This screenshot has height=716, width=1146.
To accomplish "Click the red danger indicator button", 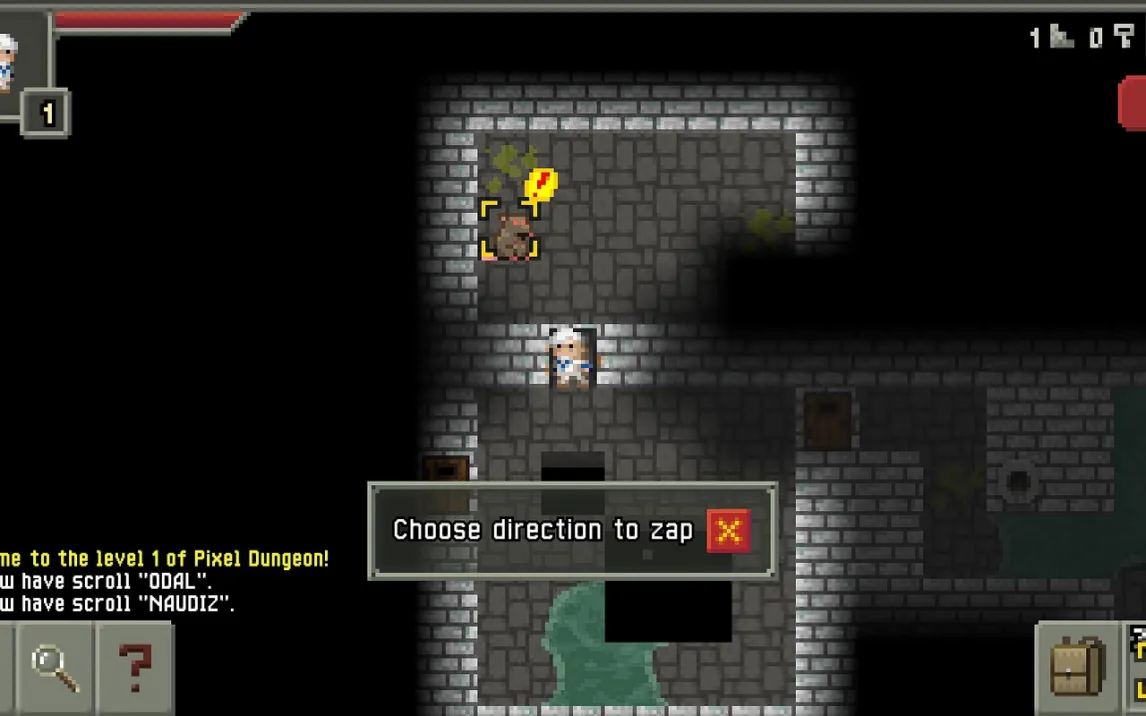I will [1132, 104].
